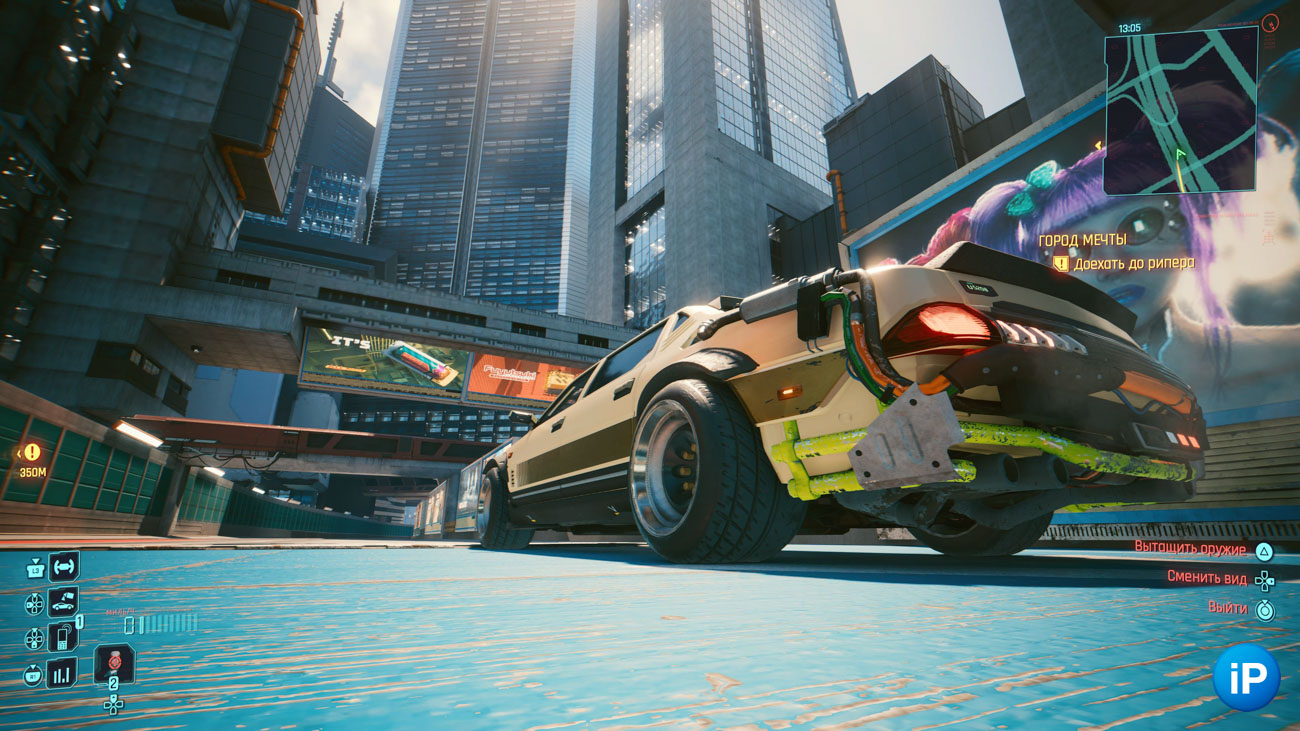Choose the «Выйти» action
The width and height of the screenshot is (1300, 731).
1227,608
